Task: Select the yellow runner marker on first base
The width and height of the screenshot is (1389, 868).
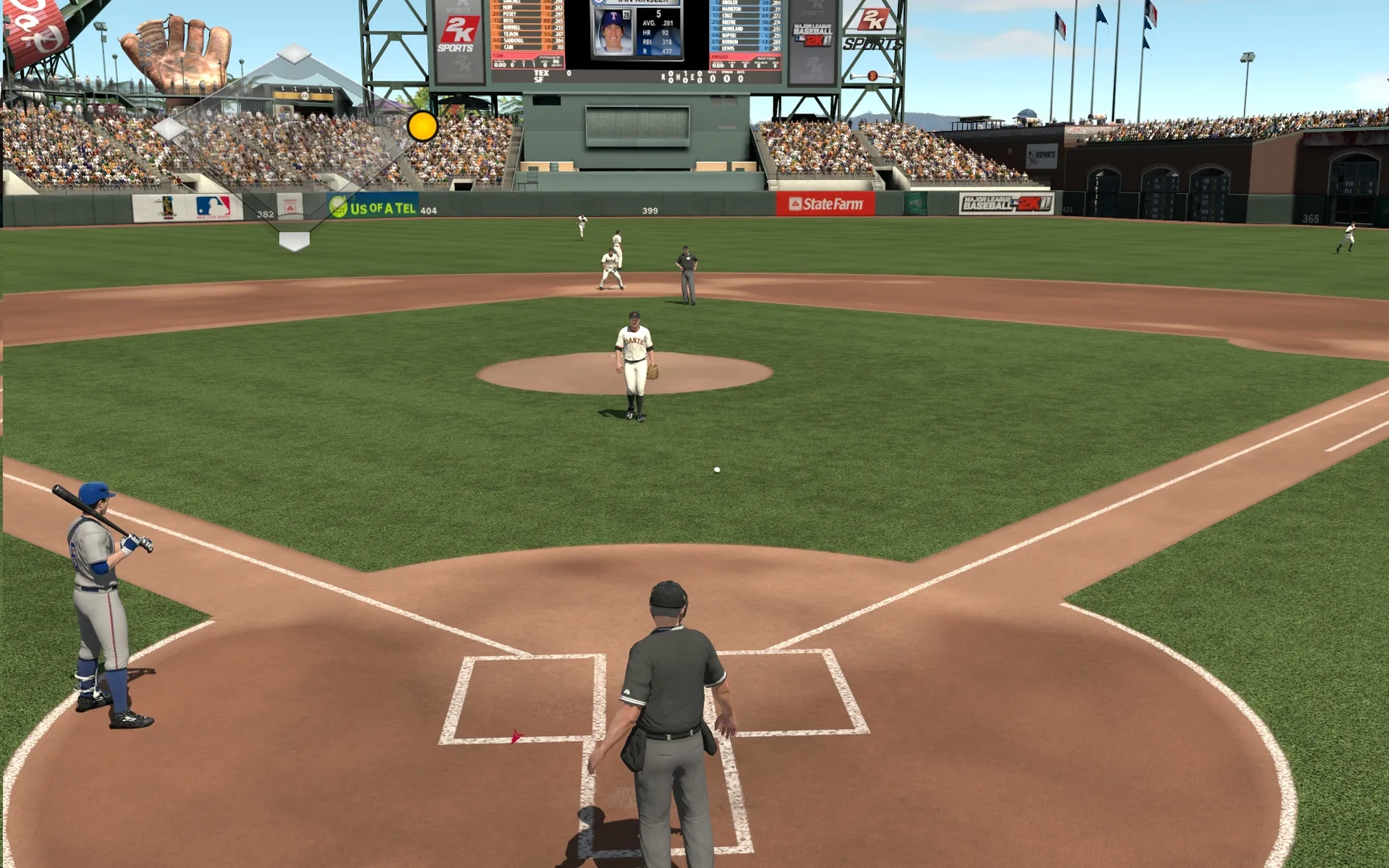Action: click(422, 126)
